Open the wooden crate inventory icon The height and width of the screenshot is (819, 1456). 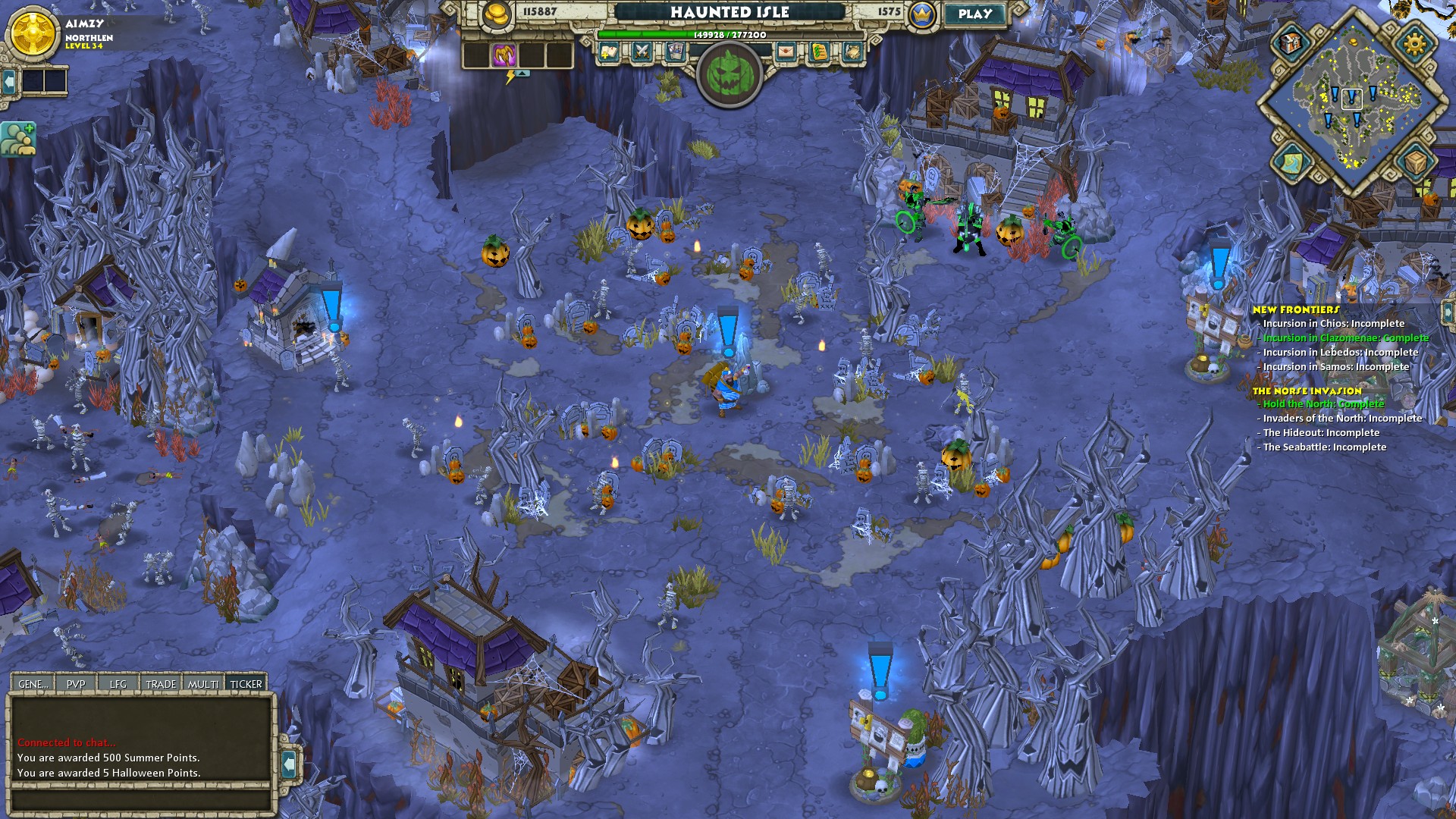[x=1414, y=162]
